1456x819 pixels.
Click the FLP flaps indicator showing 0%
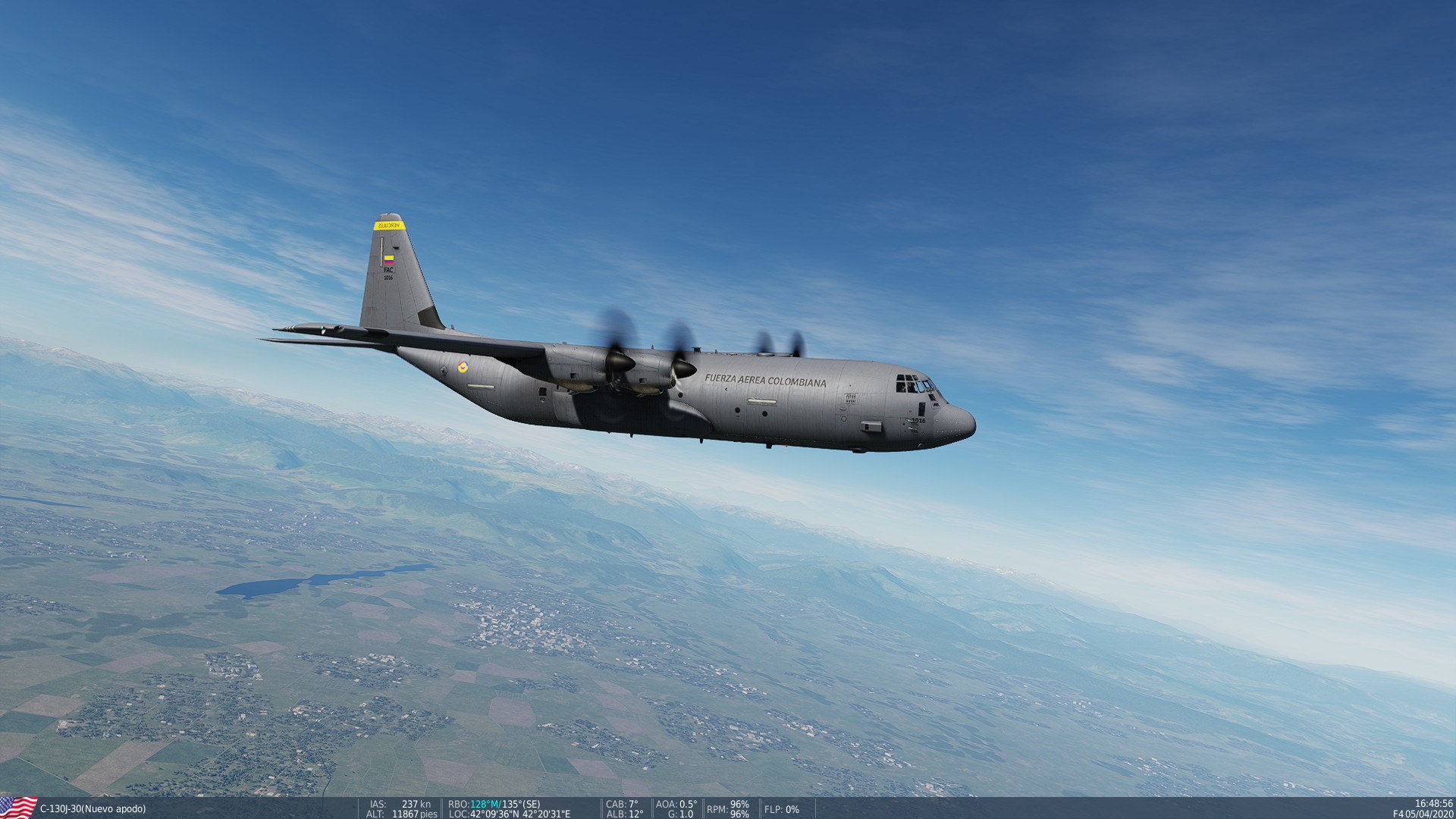pyautogui.click(x=781, y=810)
